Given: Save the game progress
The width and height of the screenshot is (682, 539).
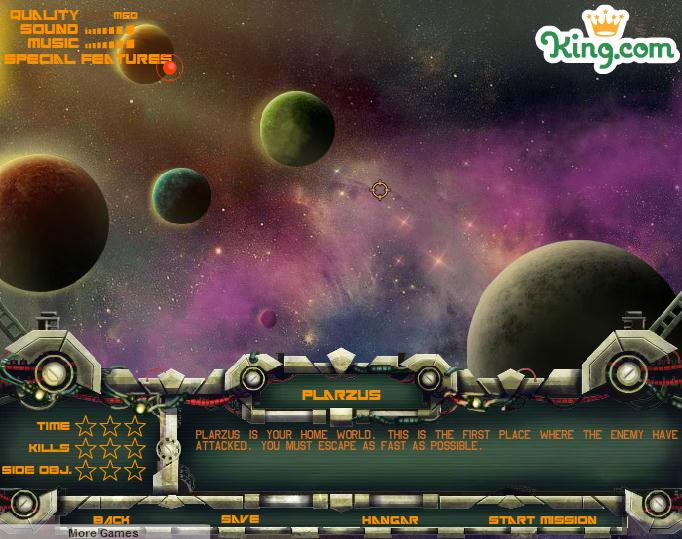Looking at the screenshot, I should [x=240, y=520].
